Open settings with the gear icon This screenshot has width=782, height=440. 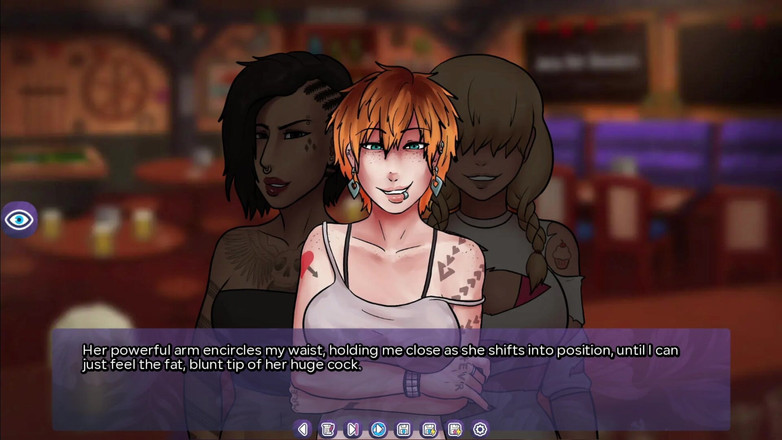480,429
